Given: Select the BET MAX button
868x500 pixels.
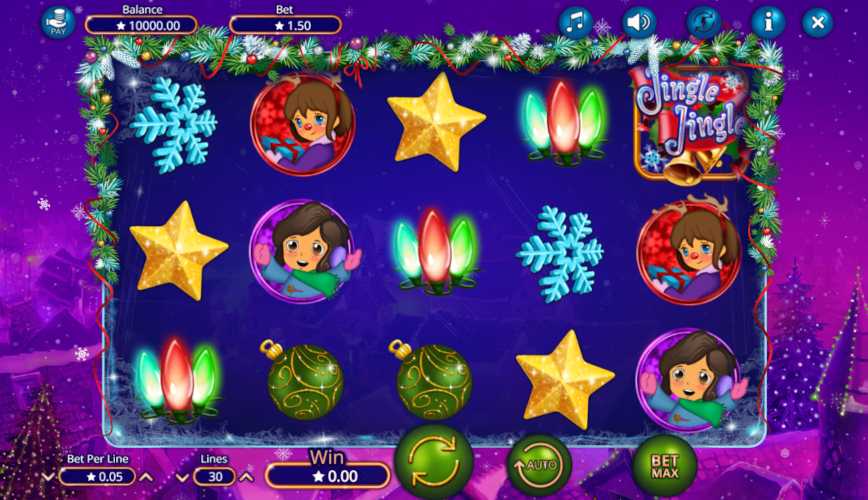Looking at the screenshot, I should [x=663, y=466].
